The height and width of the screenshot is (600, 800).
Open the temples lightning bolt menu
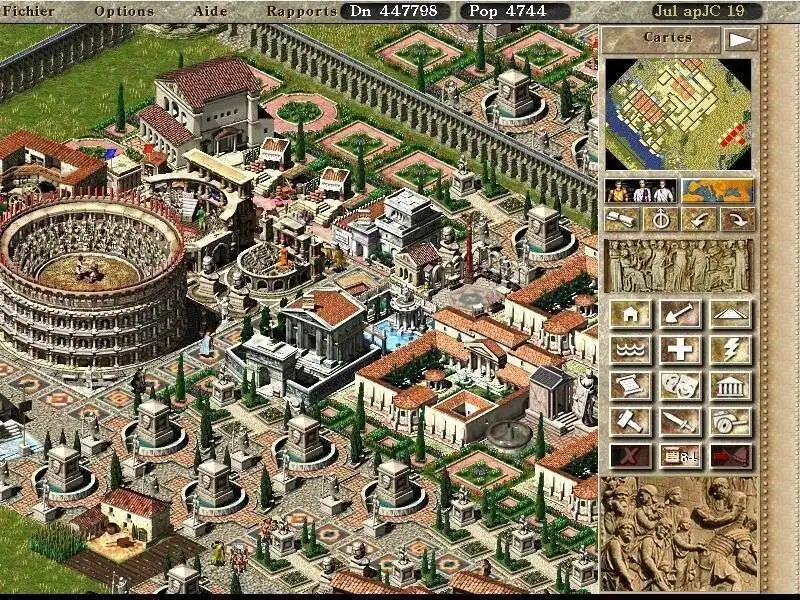coord(730,350)
